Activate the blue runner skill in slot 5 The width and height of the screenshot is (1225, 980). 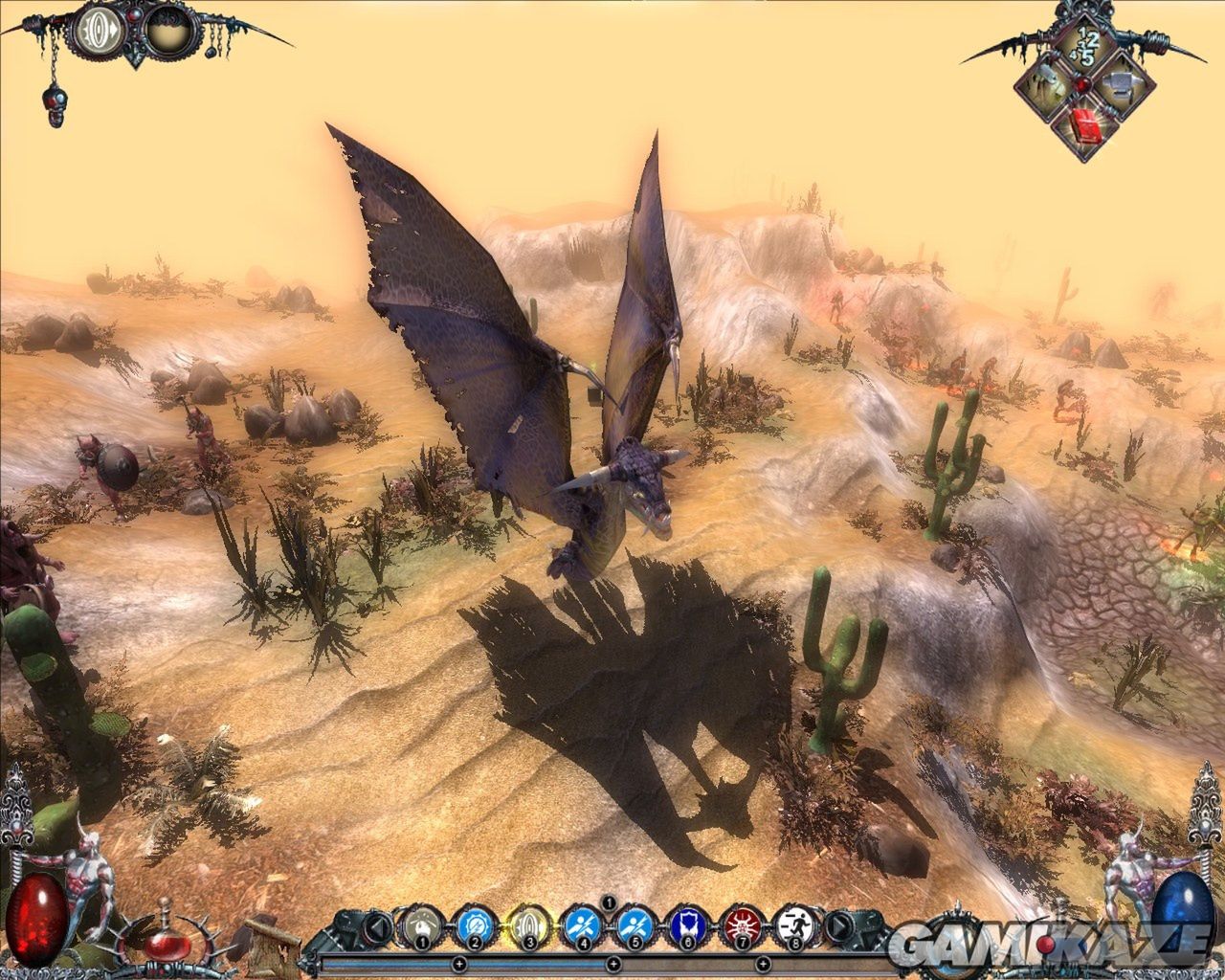coord(633,926)
